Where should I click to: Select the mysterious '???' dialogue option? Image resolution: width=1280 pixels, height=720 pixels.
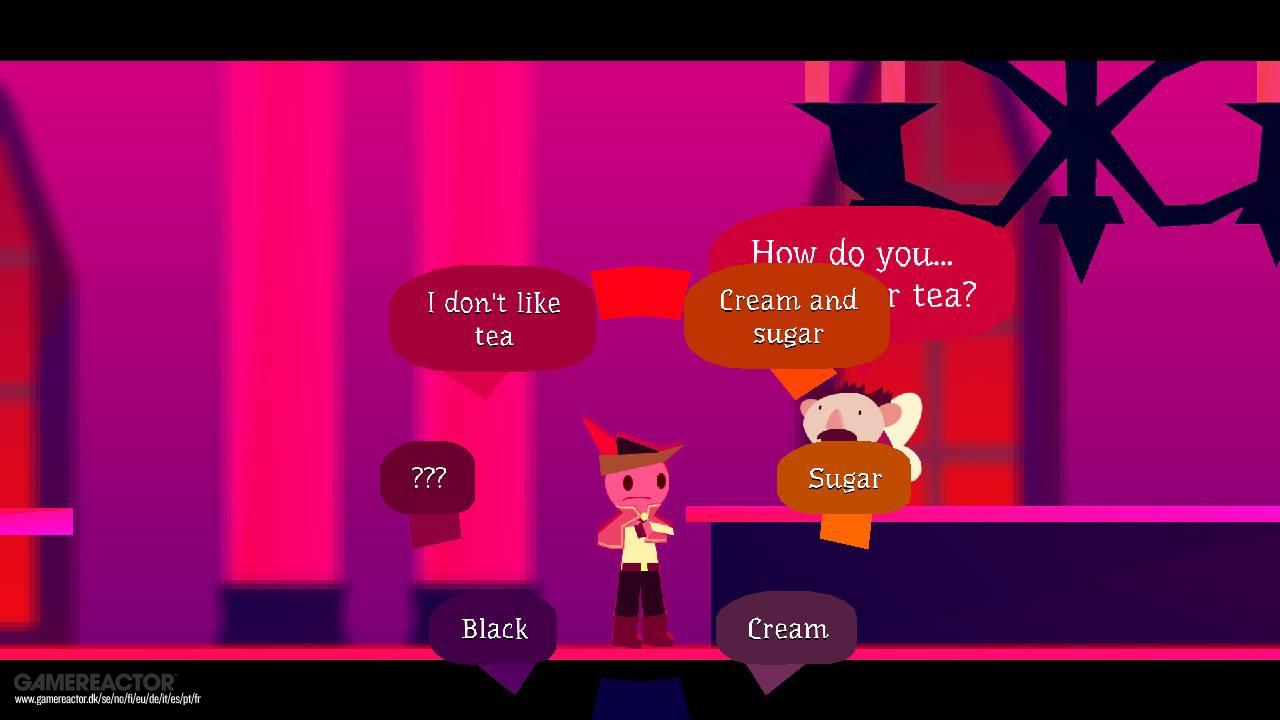coord(429,478)
